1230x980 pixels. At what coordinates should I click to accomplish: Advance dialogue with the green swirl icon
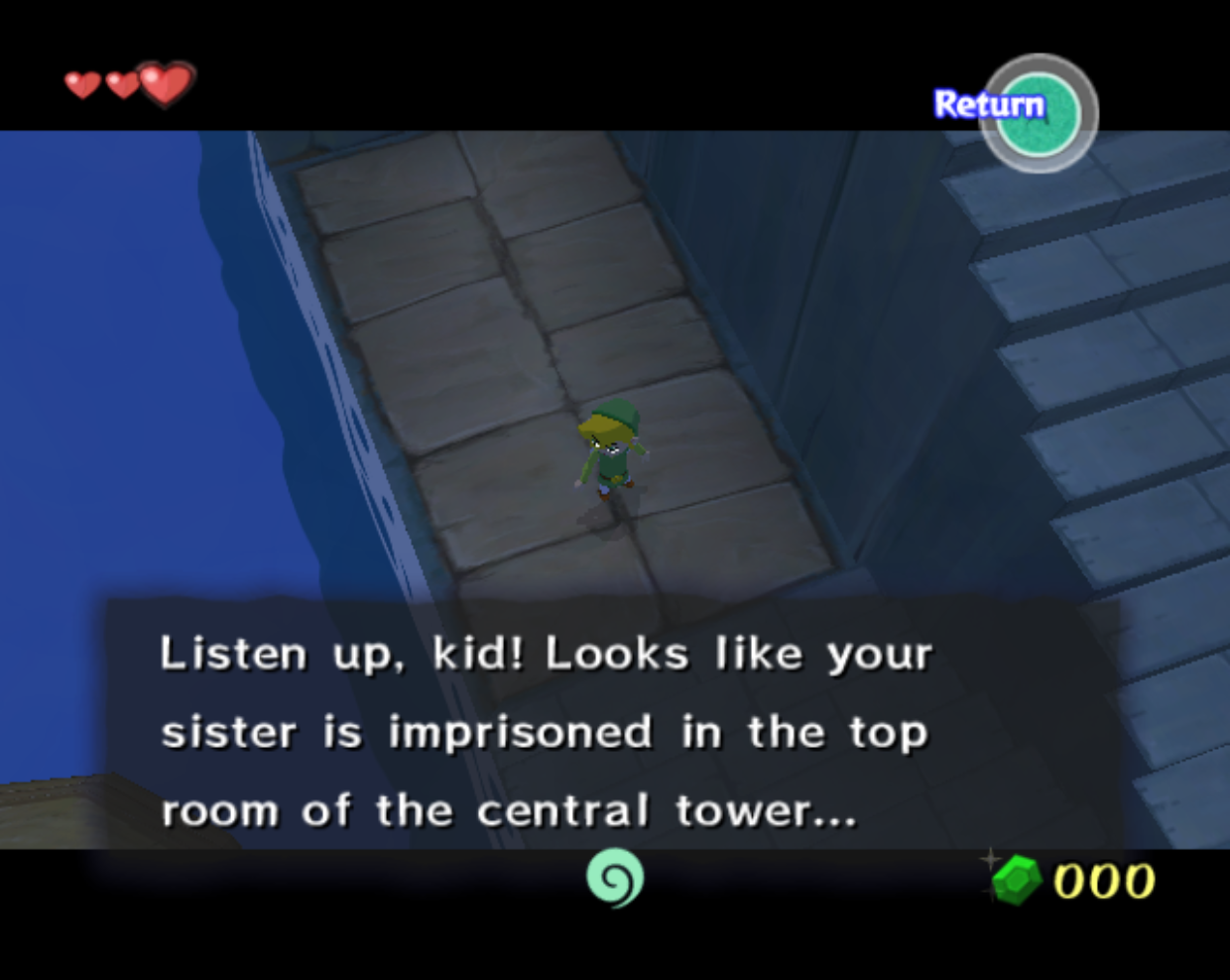615,878
